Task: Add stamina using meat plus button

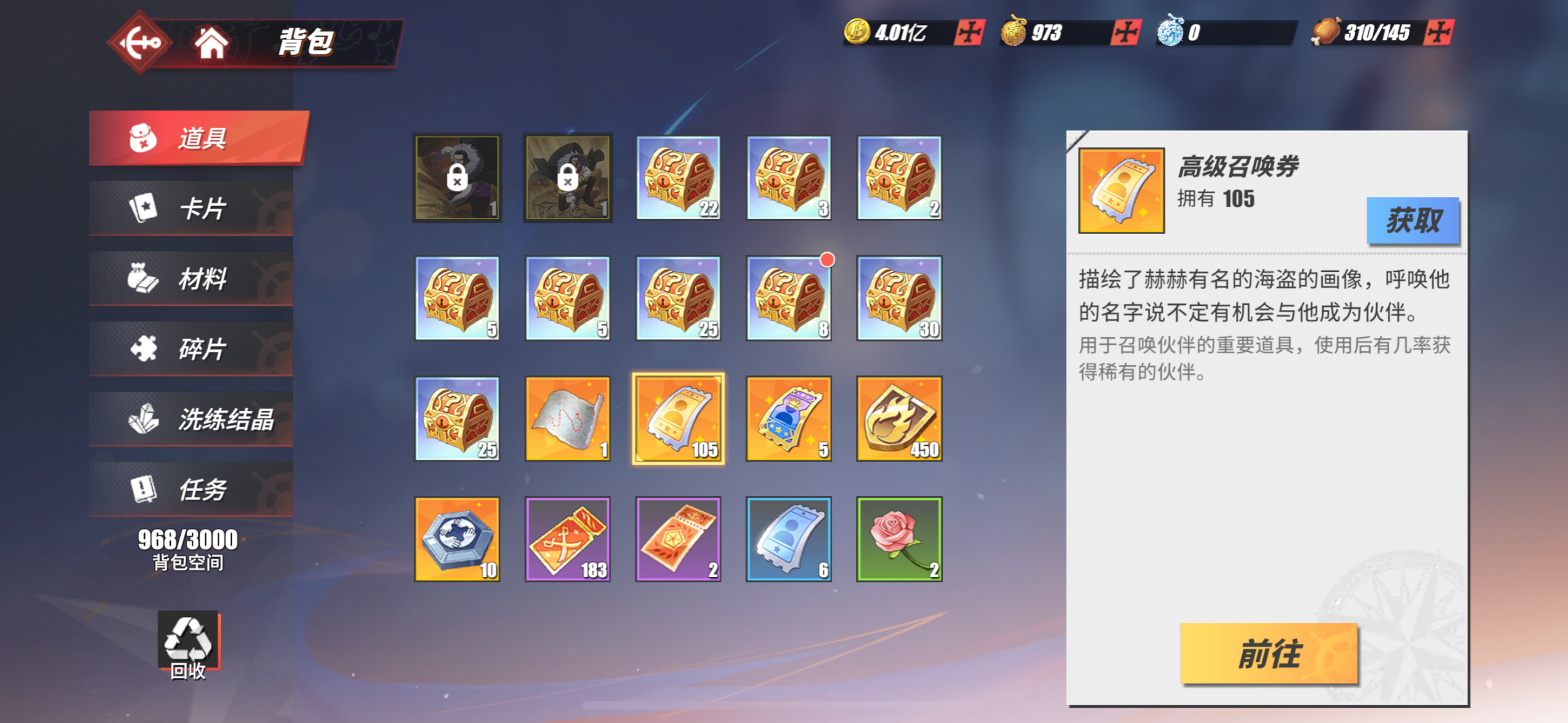Action: click(1438, 32)
